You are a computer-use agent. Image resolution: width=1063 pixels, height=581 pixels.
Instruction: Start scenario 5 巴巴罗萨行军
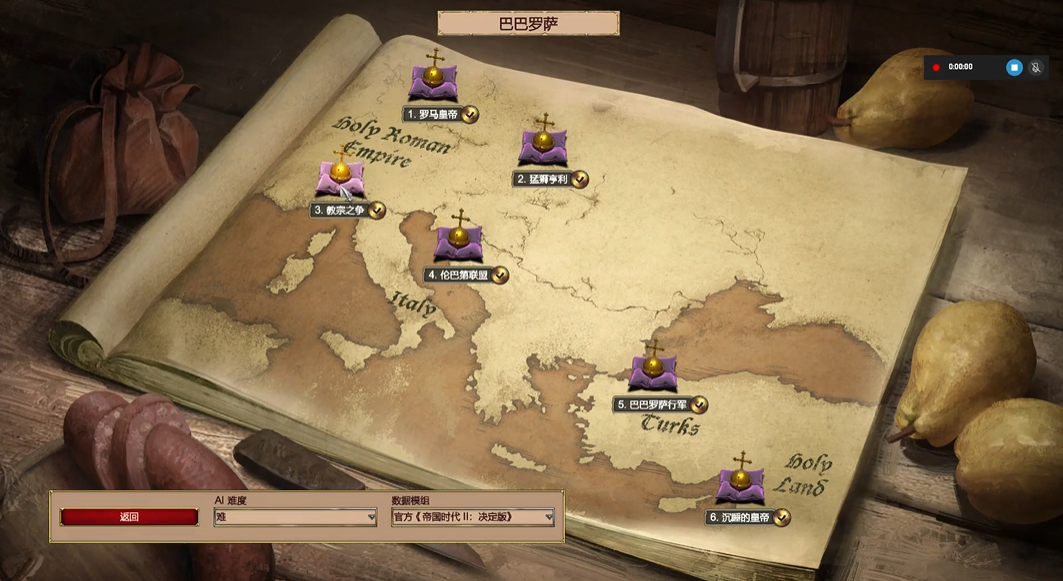click(x=653, y=372)
